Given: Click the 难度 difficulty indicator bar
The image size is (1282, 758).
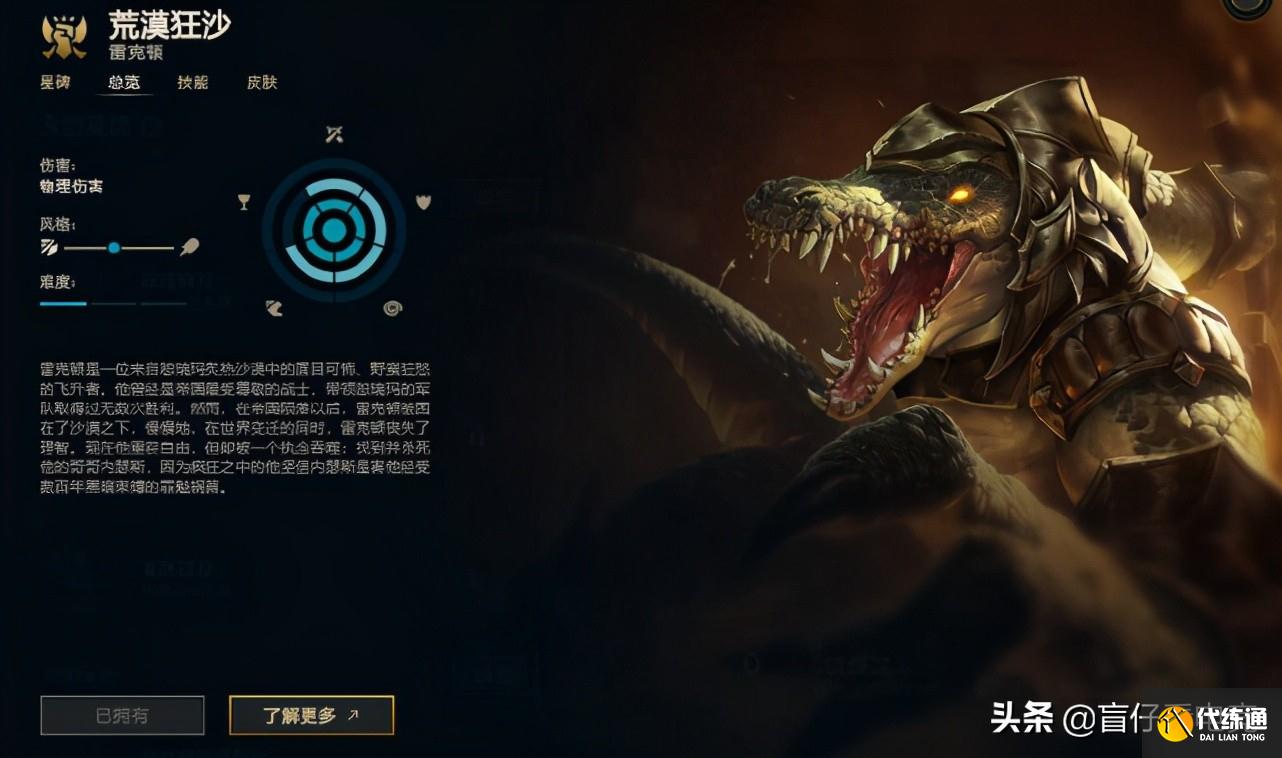Looking at the screenshot, I should tap(62, 303).
